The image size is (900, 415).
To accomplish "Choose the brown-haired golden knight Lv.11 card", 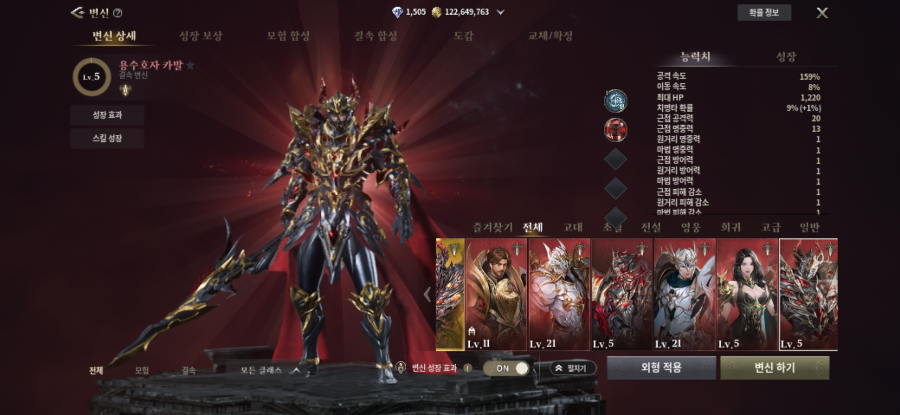I will coord(497,294).
